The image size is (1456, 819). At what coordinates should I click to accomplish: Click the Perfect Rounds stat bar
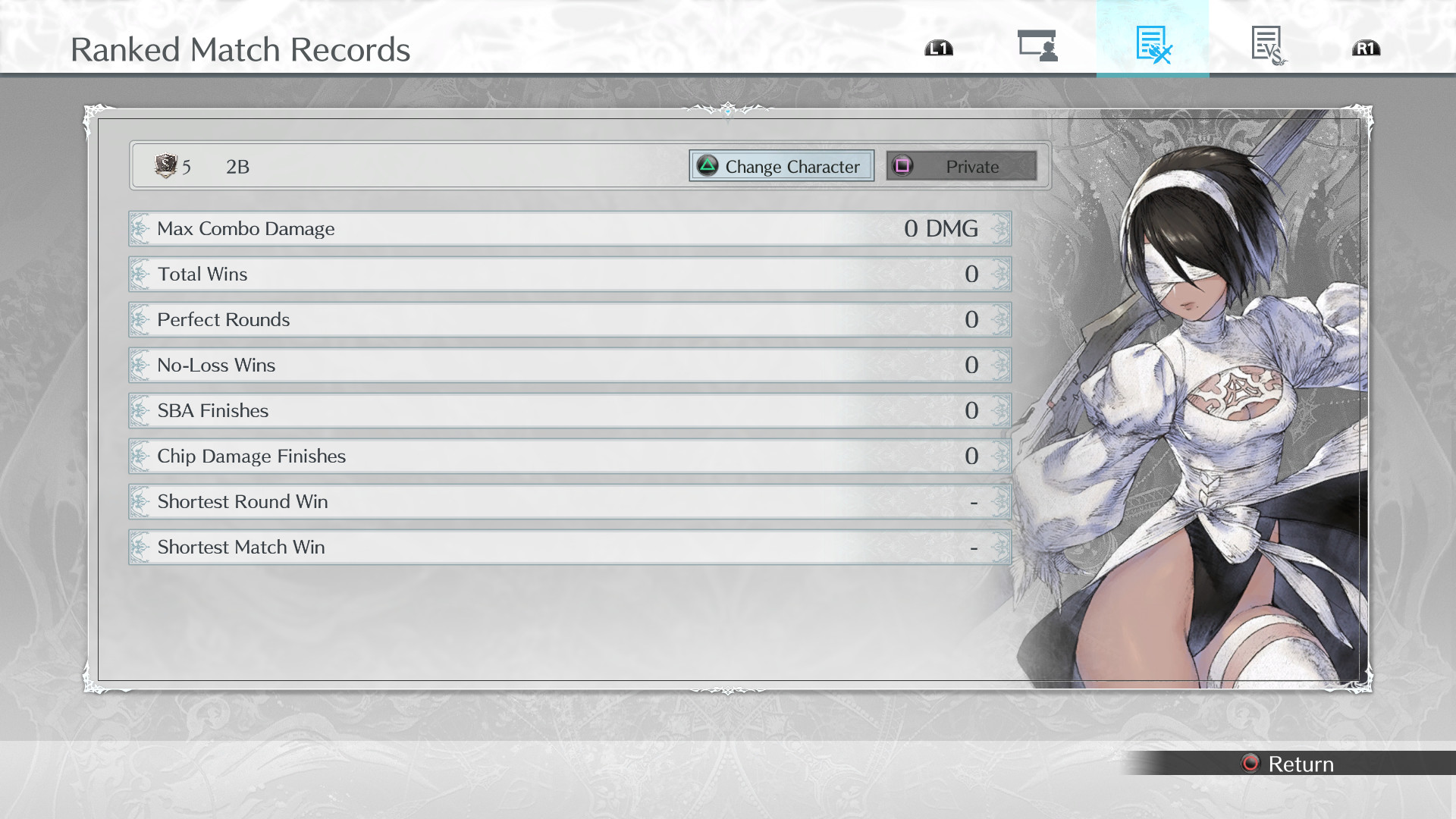pyautogui.click(x=569, y=319)
